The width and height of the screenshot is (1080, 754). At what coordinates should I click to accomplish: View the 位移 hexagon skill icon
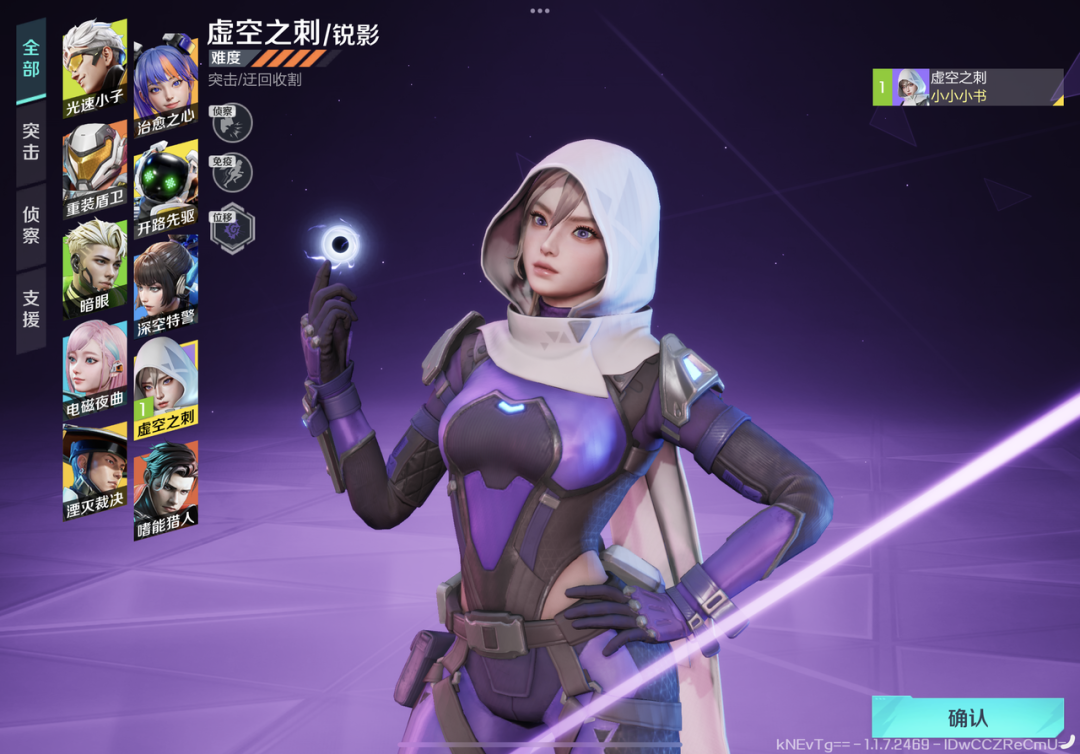pyautogui.click(x=232, y=229)
